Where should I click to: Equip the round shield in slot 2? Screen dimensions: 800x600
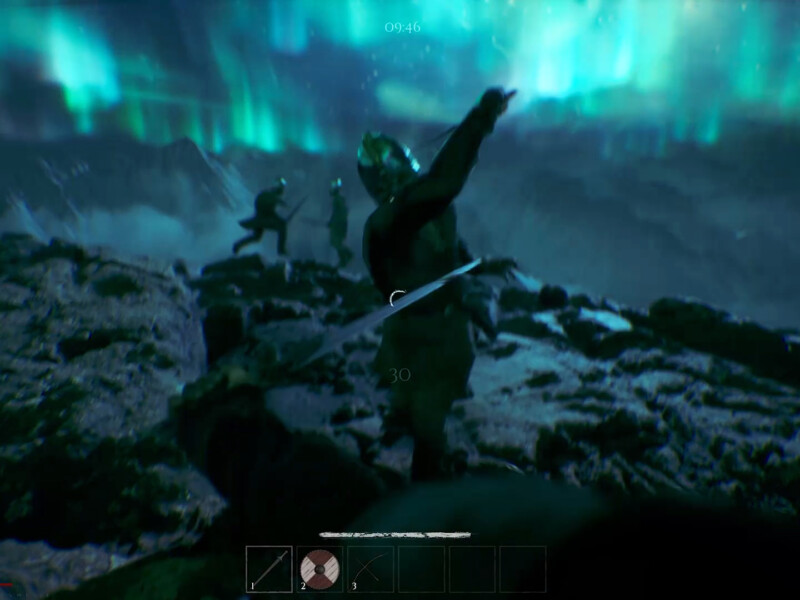320,569
